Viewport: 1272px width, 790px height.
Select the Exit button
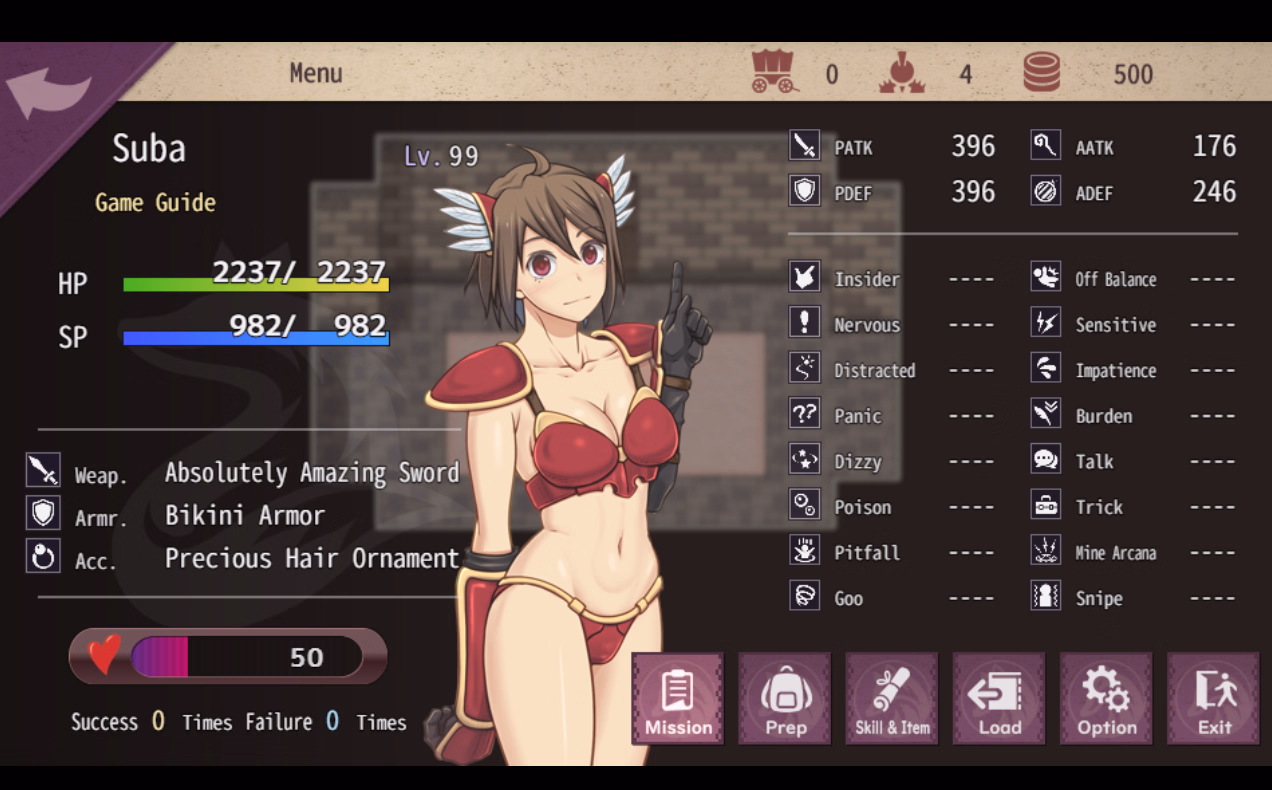pyautogui.click(x=1213, y=699)
